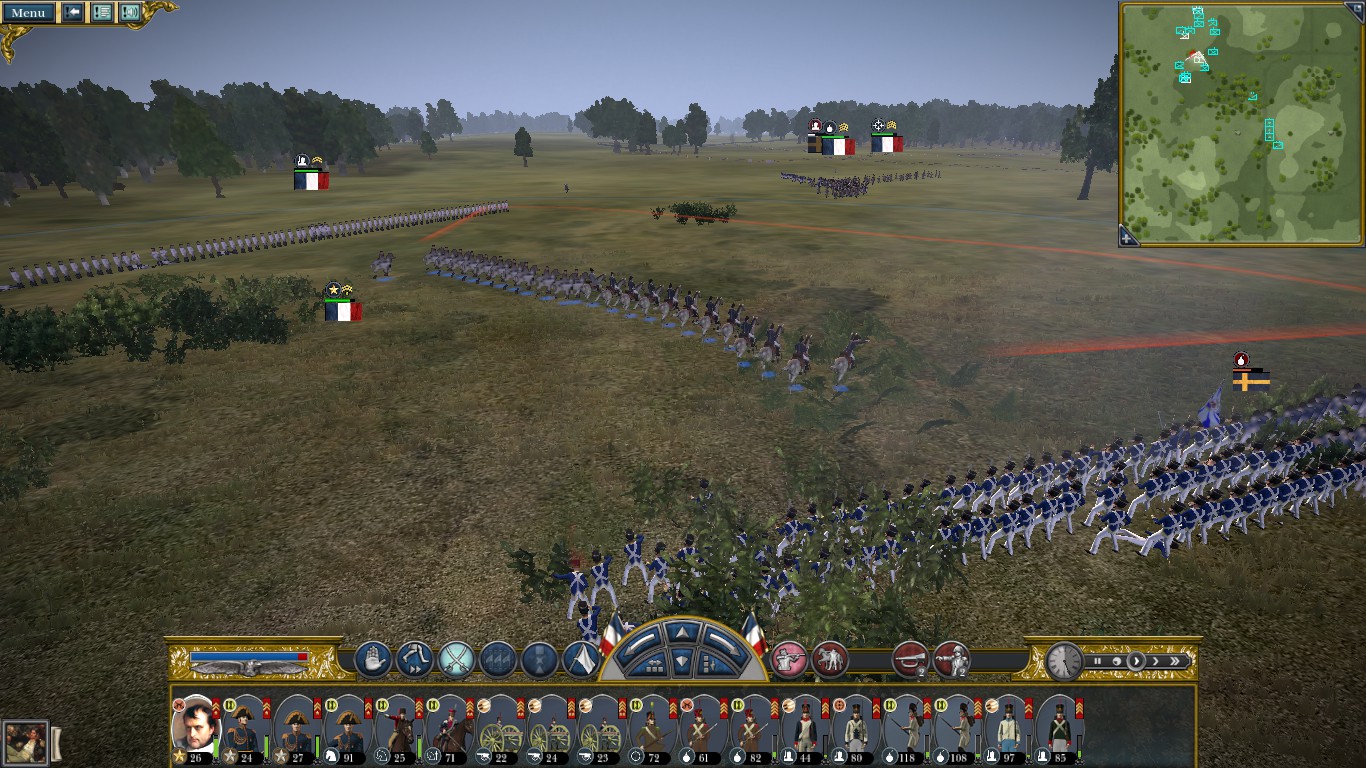1366x768 pixels.
Task: Set battle to slow motion speed
Action: coord(1116,661)
